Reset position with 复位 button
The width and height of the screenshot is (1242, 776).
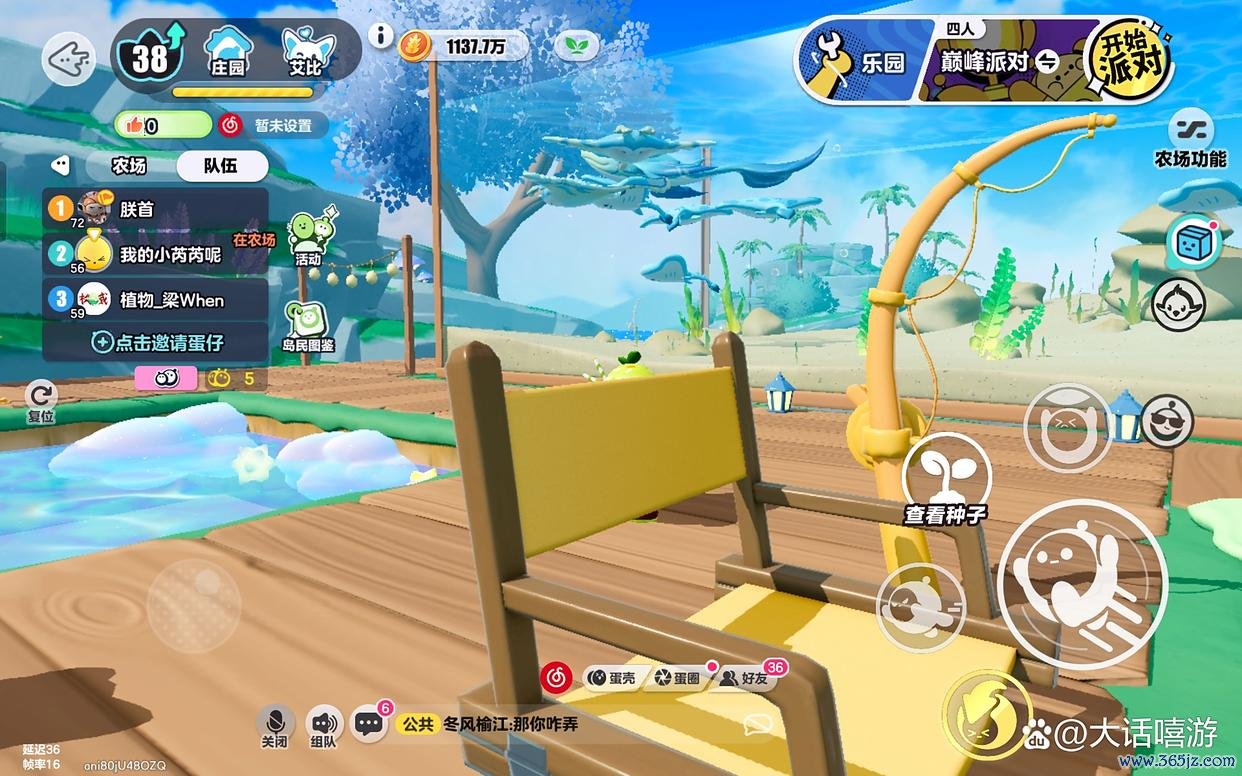coord(41,400)
